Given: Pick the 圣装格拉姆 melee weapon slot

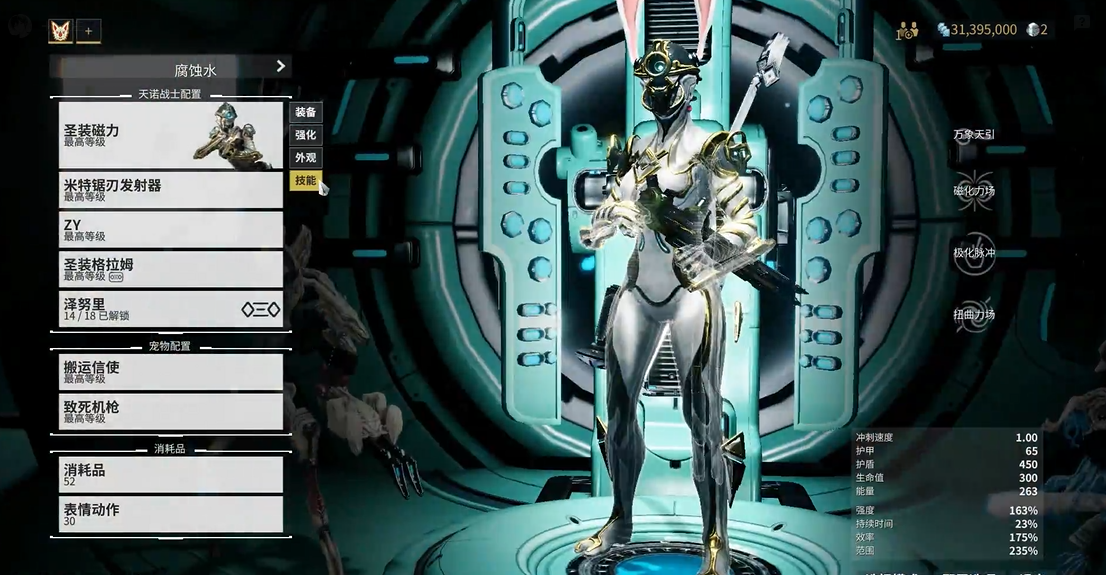Looking at the screenshot, I should tap(170, 269).
